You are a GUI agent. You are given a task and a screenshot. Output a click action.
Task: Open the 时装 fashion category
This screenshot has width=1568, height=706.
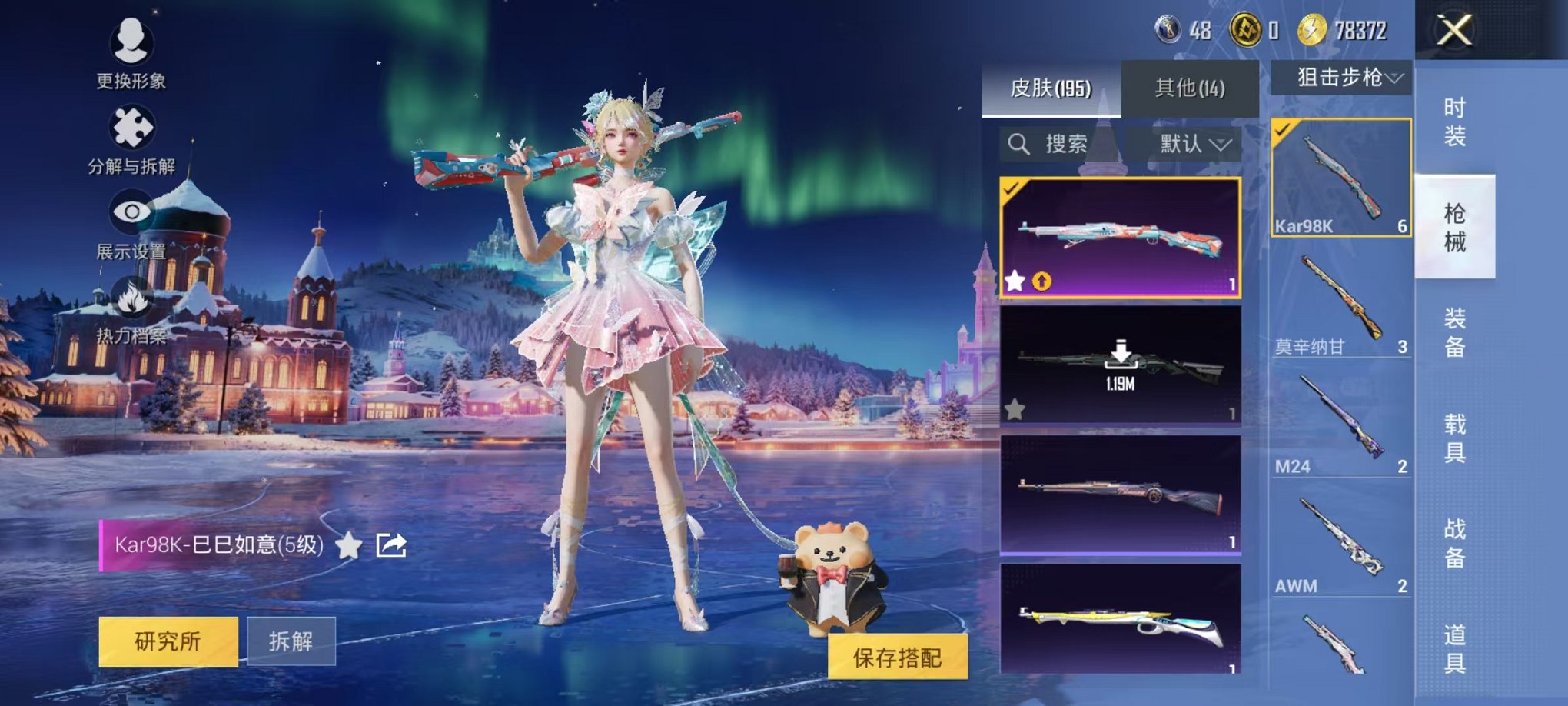[x=1457, y=125]
